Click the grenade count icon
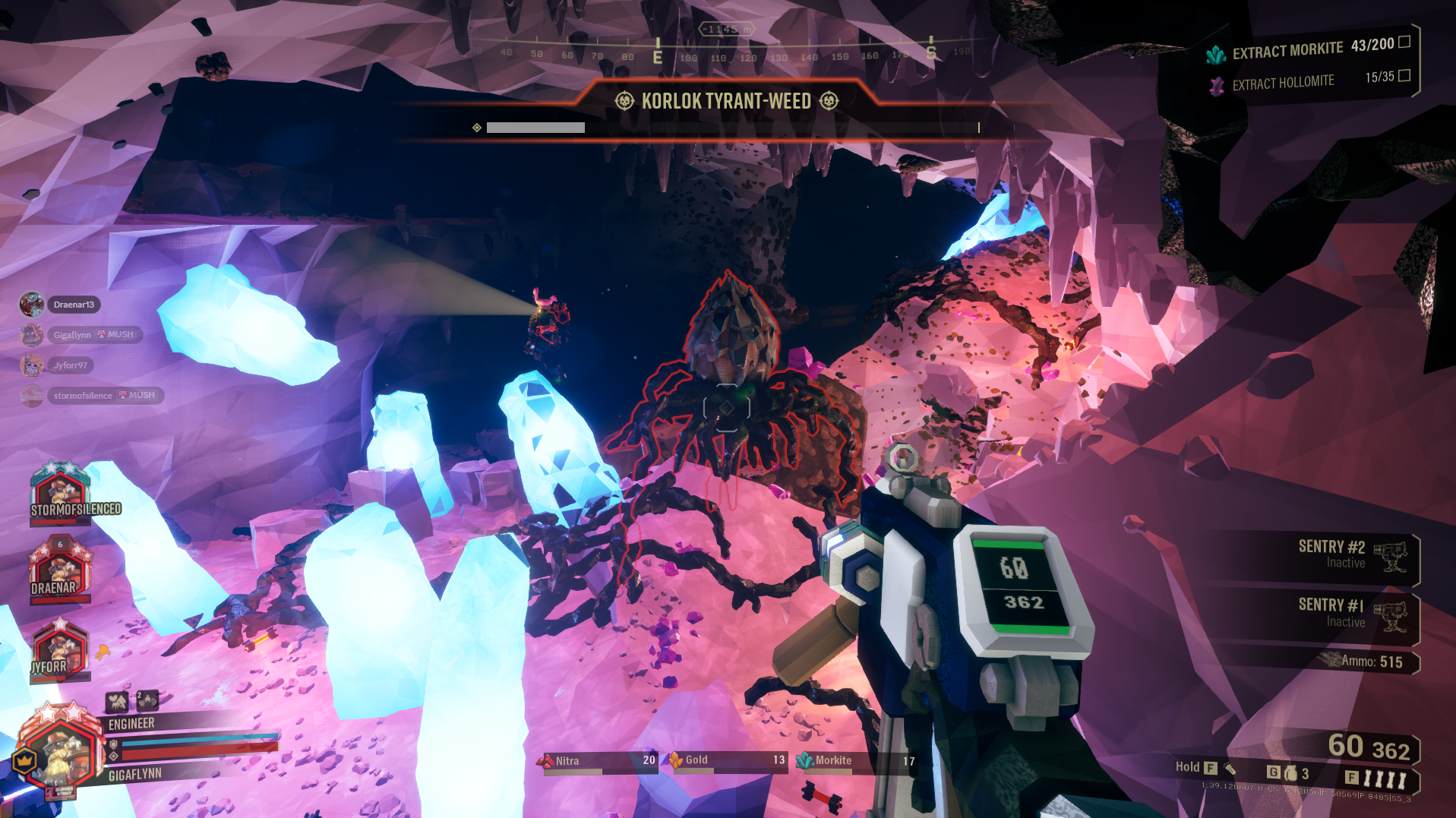This screenshot has width=1456, height=818. (x=1290, y=773)
